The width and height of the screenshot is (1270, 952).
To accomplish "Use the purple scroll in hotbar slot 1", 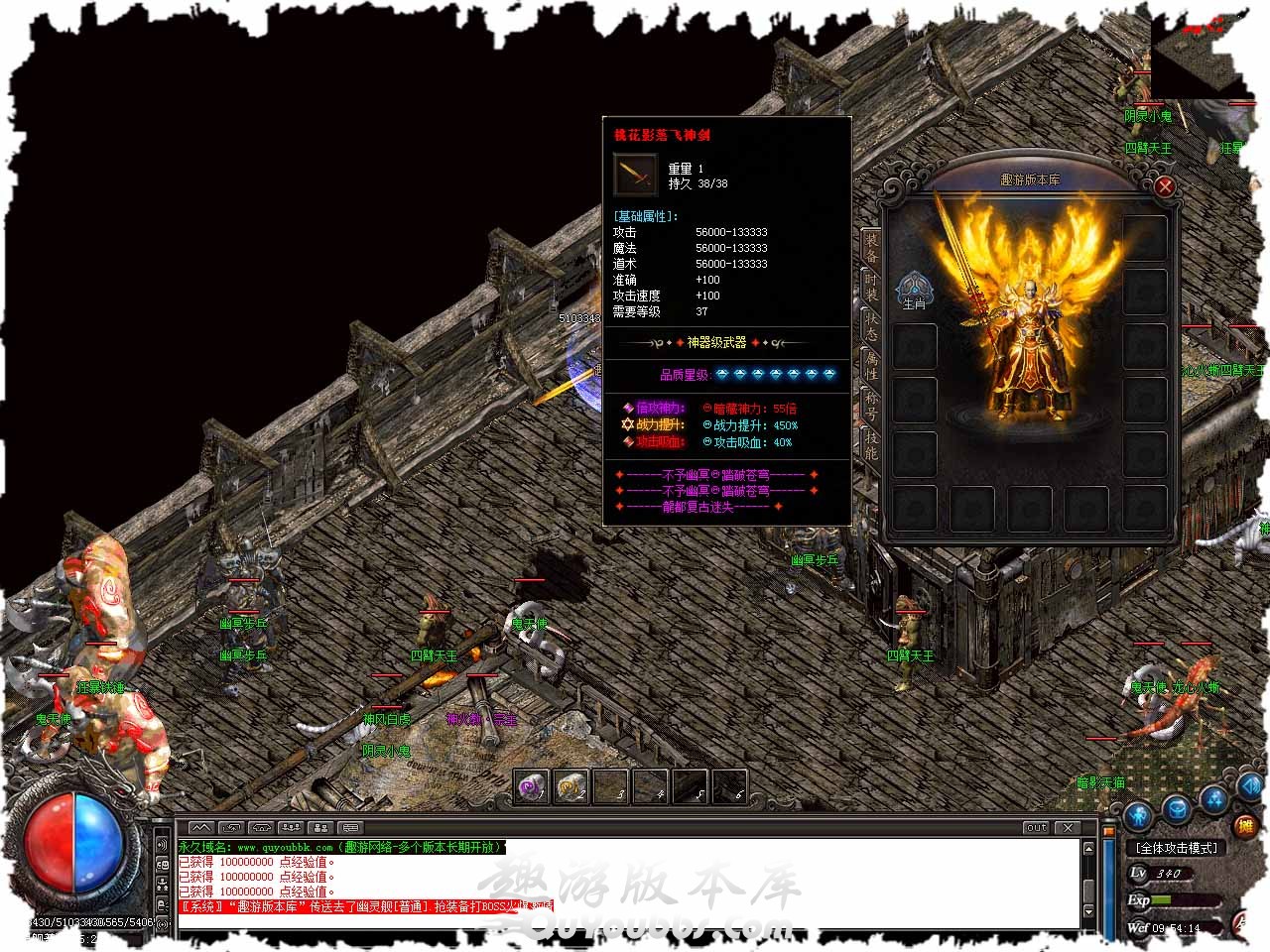I will (533, 786).
